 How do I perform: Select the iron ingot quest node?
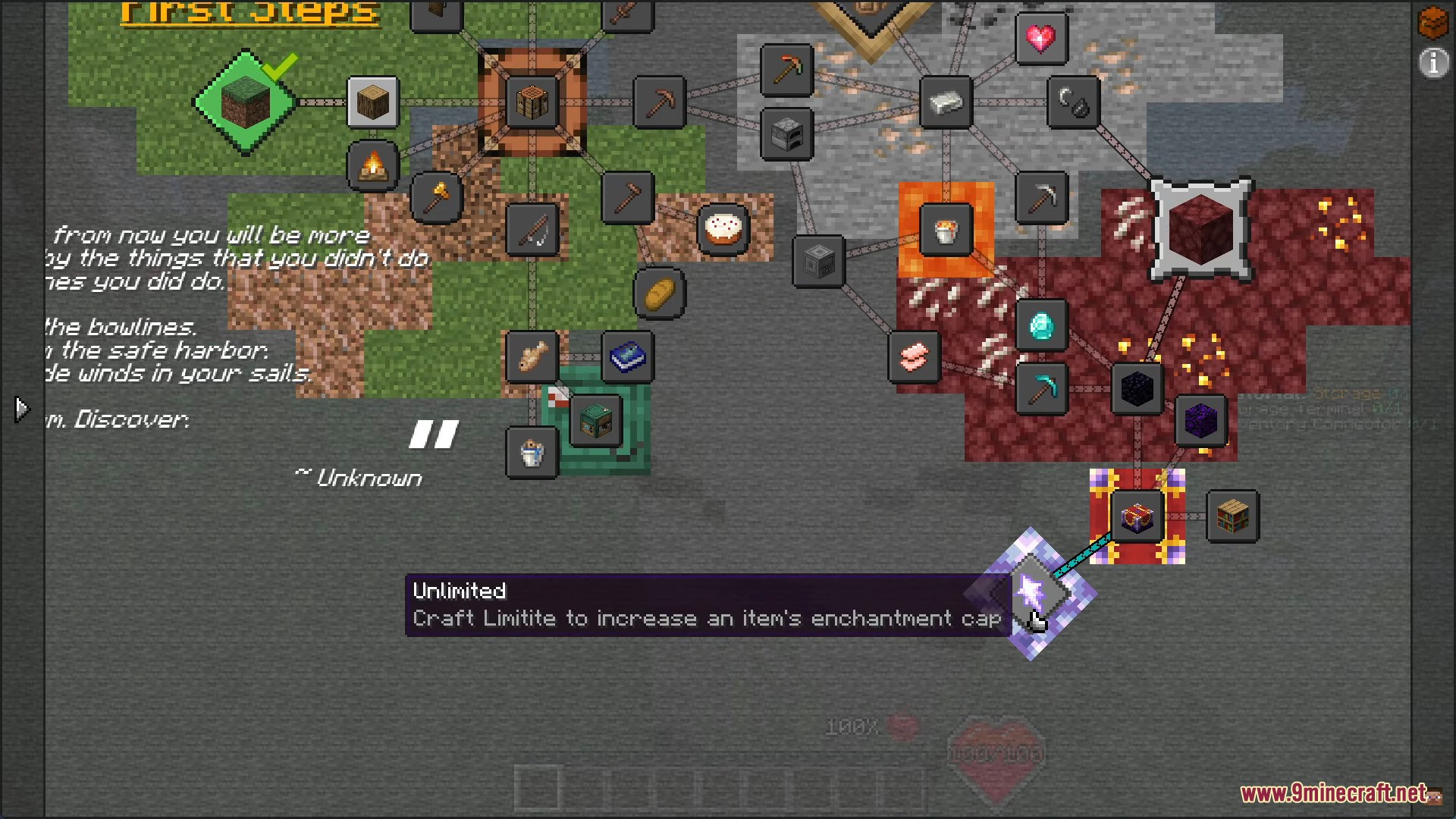click(x=946, y=102)
